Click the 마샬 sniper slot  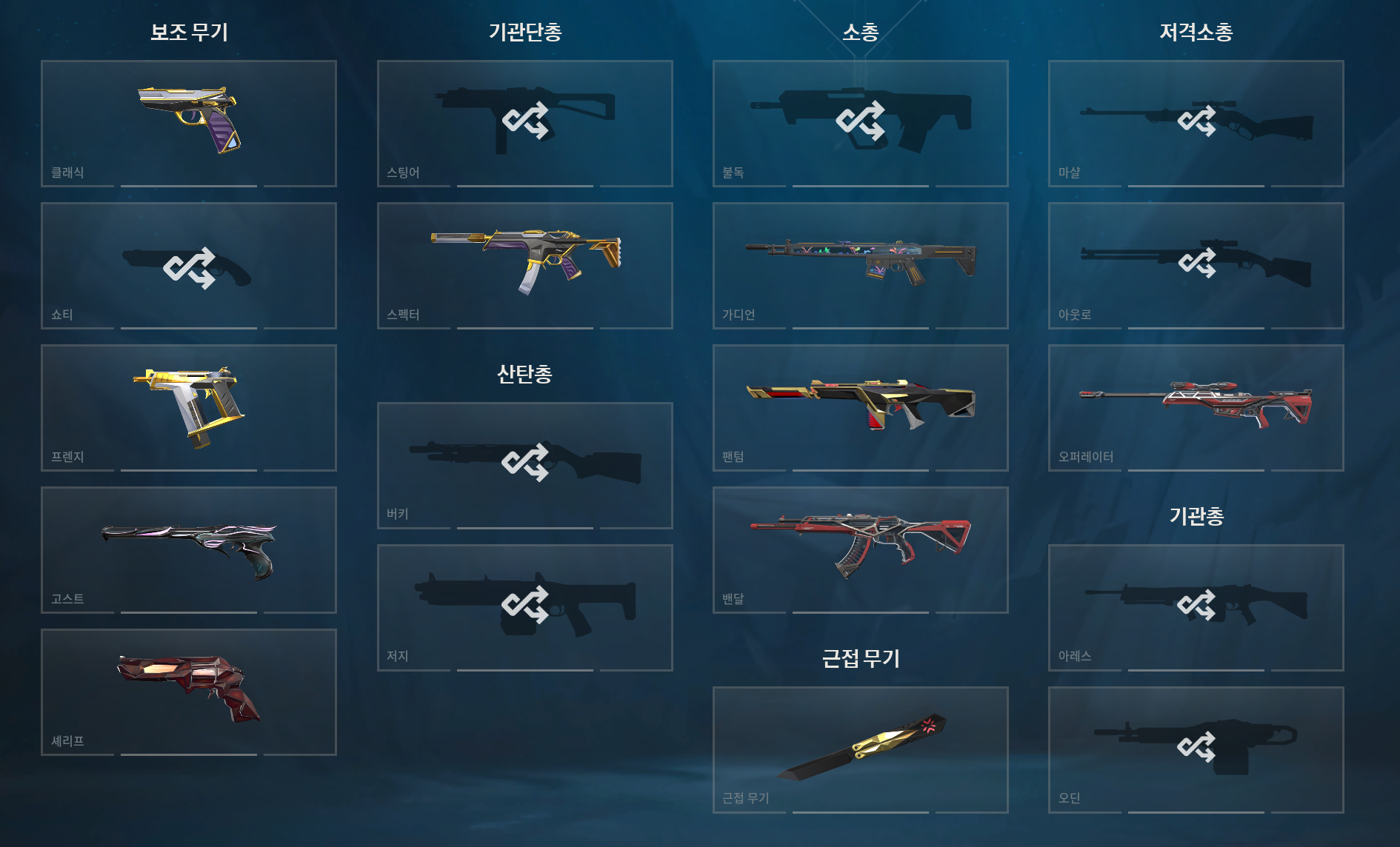point(1196,123)
